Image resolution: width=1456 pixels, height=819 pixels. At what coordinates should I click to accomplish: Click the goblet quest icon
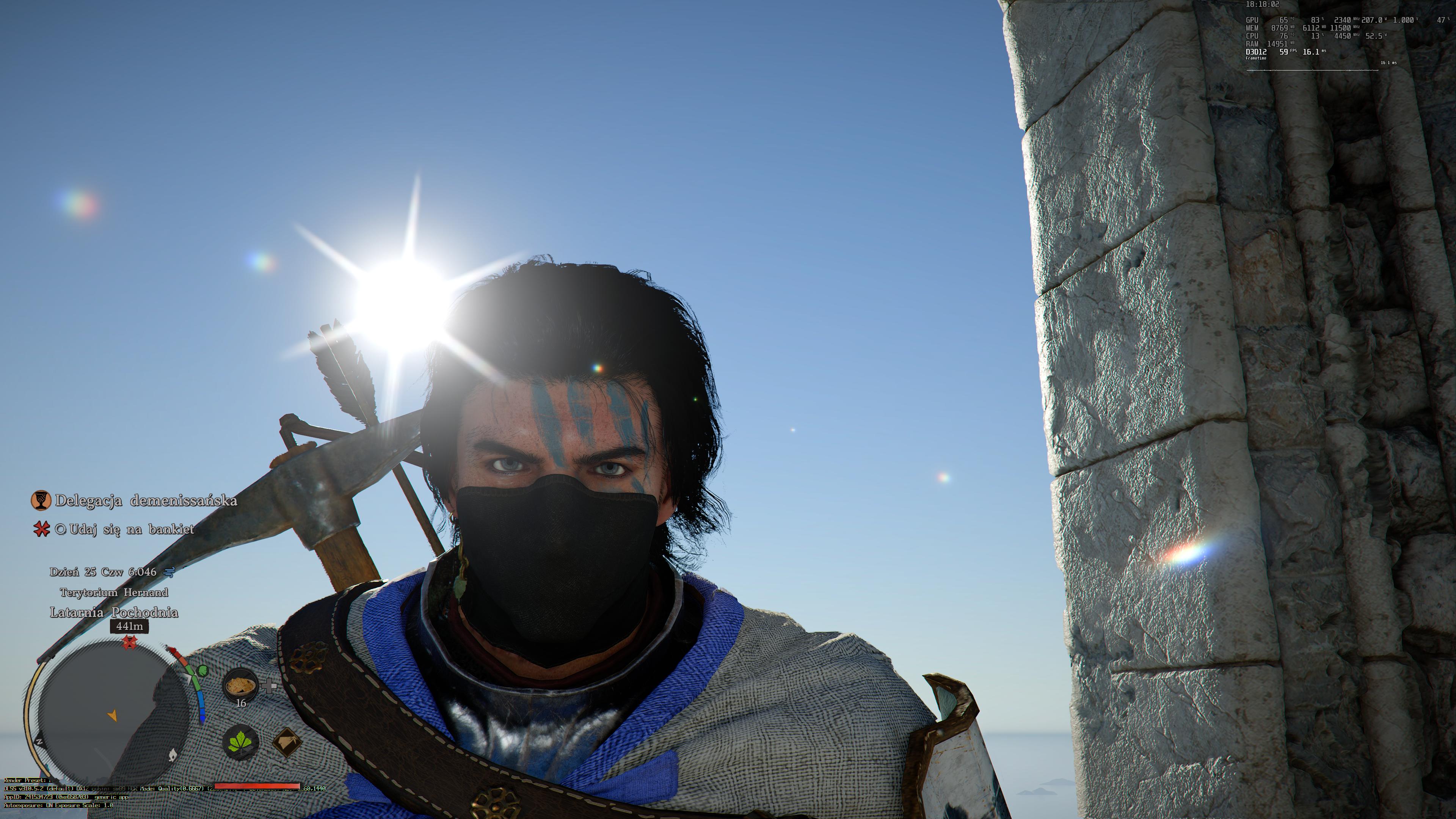coord(41,500)
